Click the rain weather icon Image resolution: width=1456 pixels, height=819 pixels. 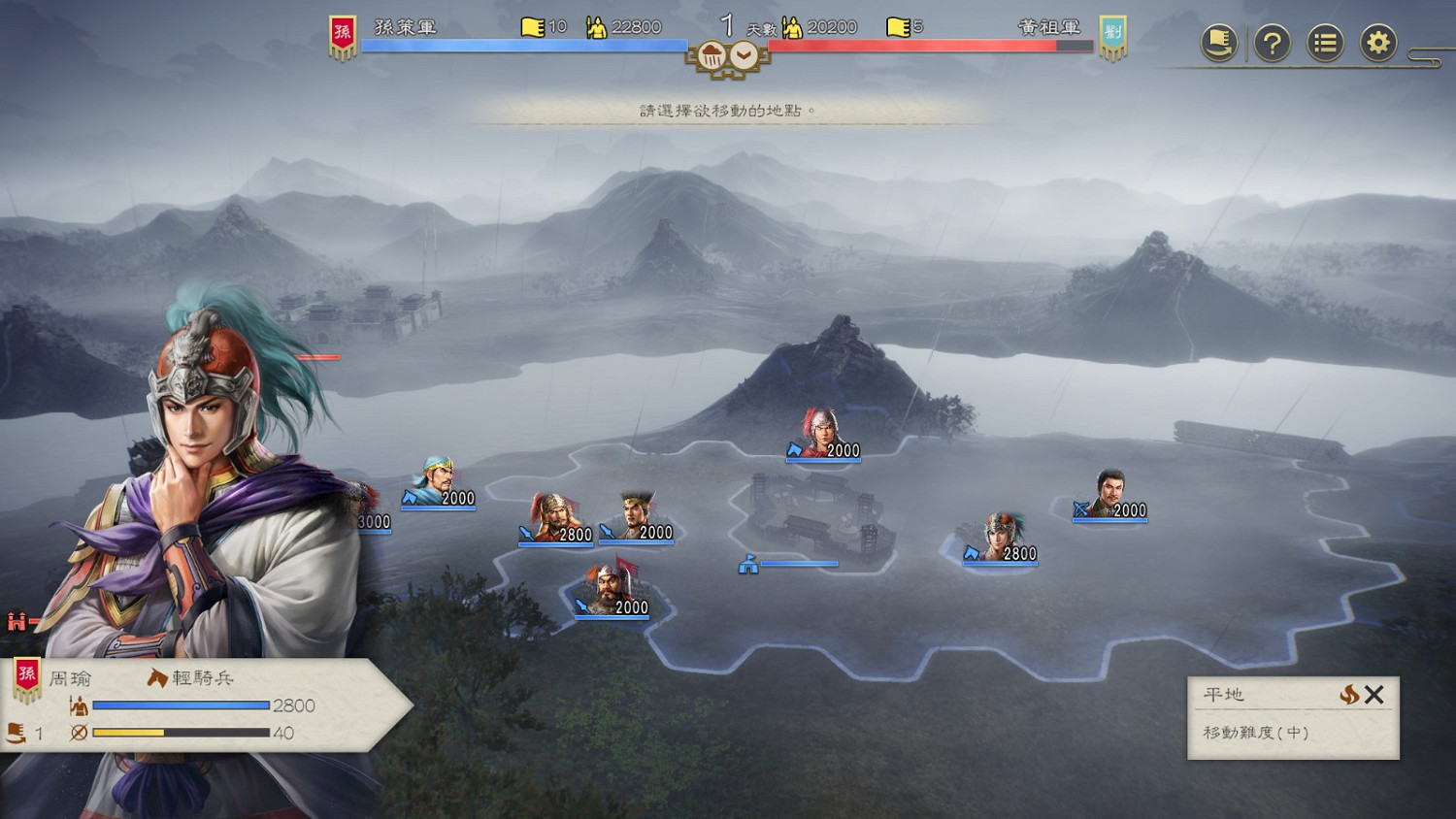[711, 56]
